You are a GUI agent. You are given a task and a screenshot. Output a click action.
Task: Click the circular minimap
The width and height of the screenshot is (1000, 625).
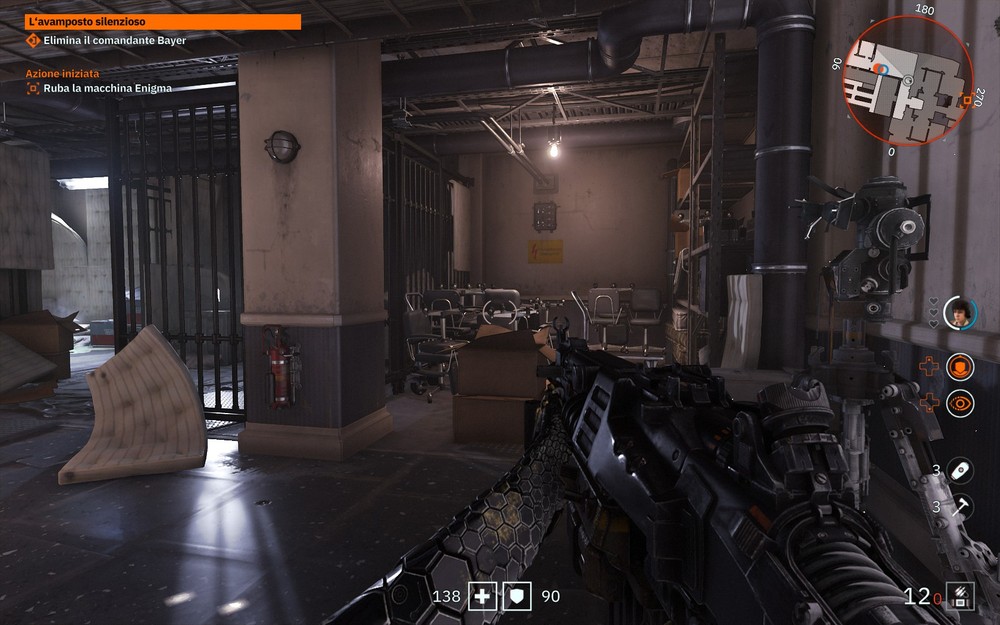pyautogui.click(x=908, y=81)
